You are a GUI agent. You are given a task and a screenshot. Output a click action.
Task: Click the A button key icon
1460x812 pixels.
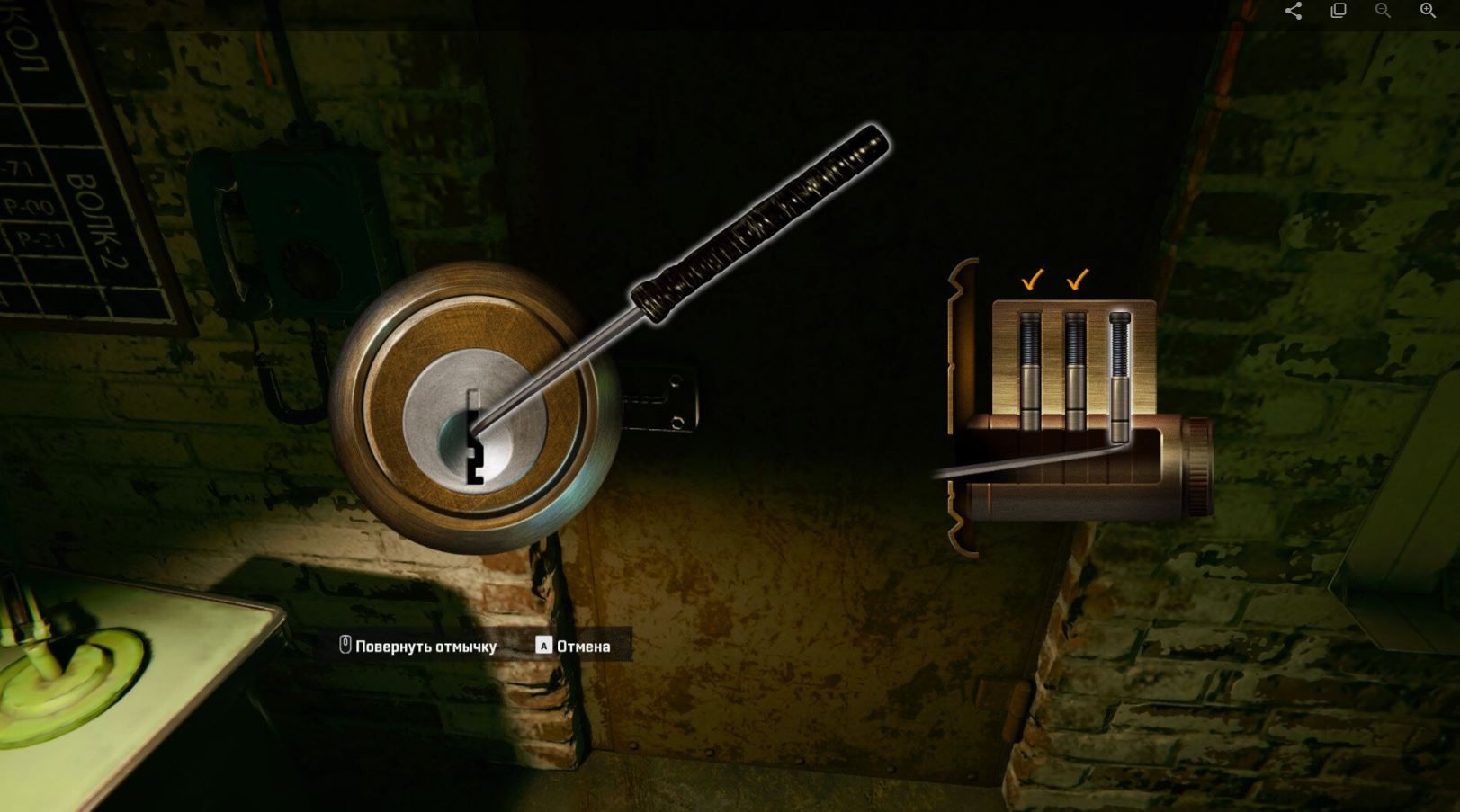click(x=542, y=646)
